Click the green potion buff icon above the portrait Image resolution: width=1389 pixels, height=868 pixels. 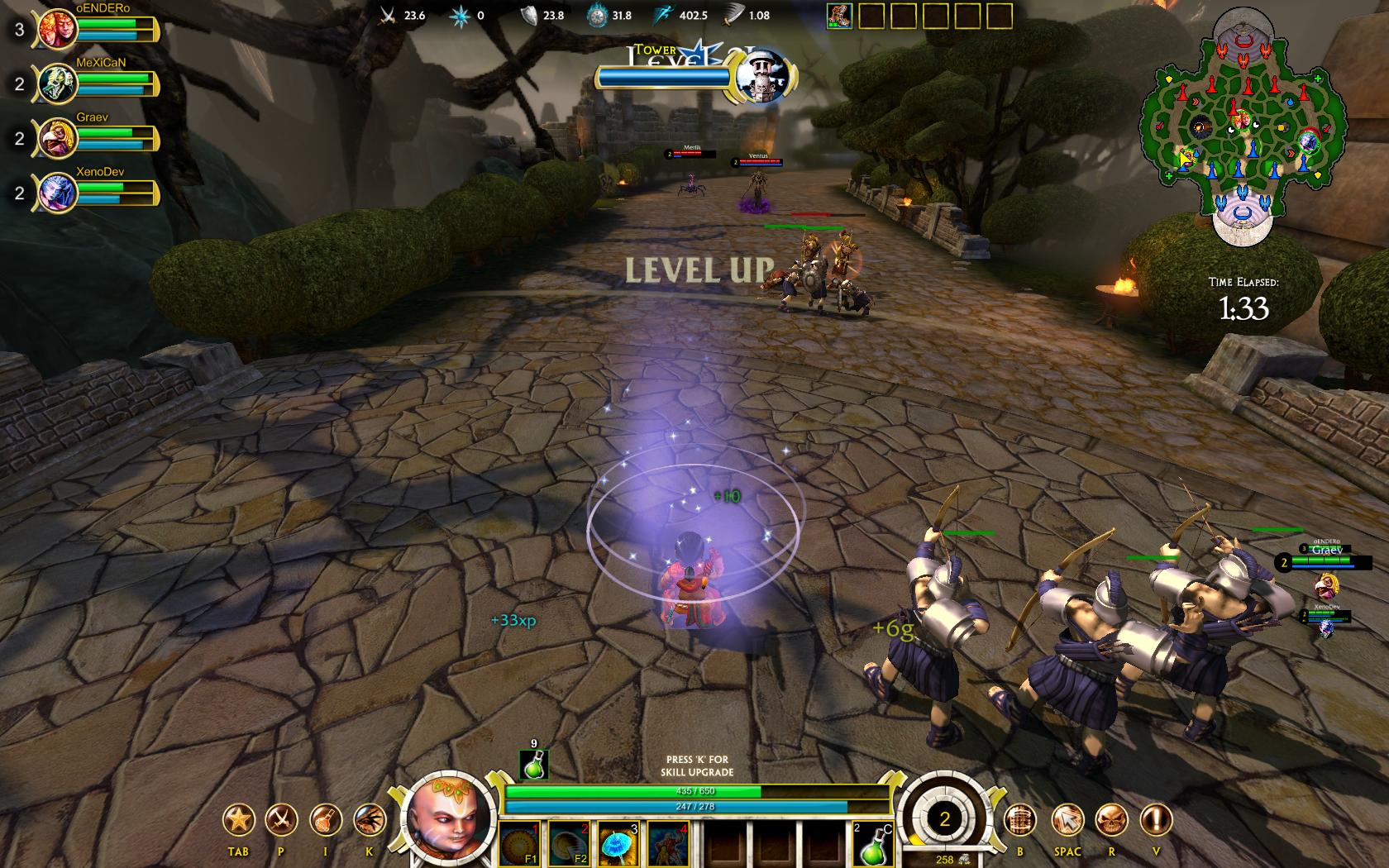[533, 765]
